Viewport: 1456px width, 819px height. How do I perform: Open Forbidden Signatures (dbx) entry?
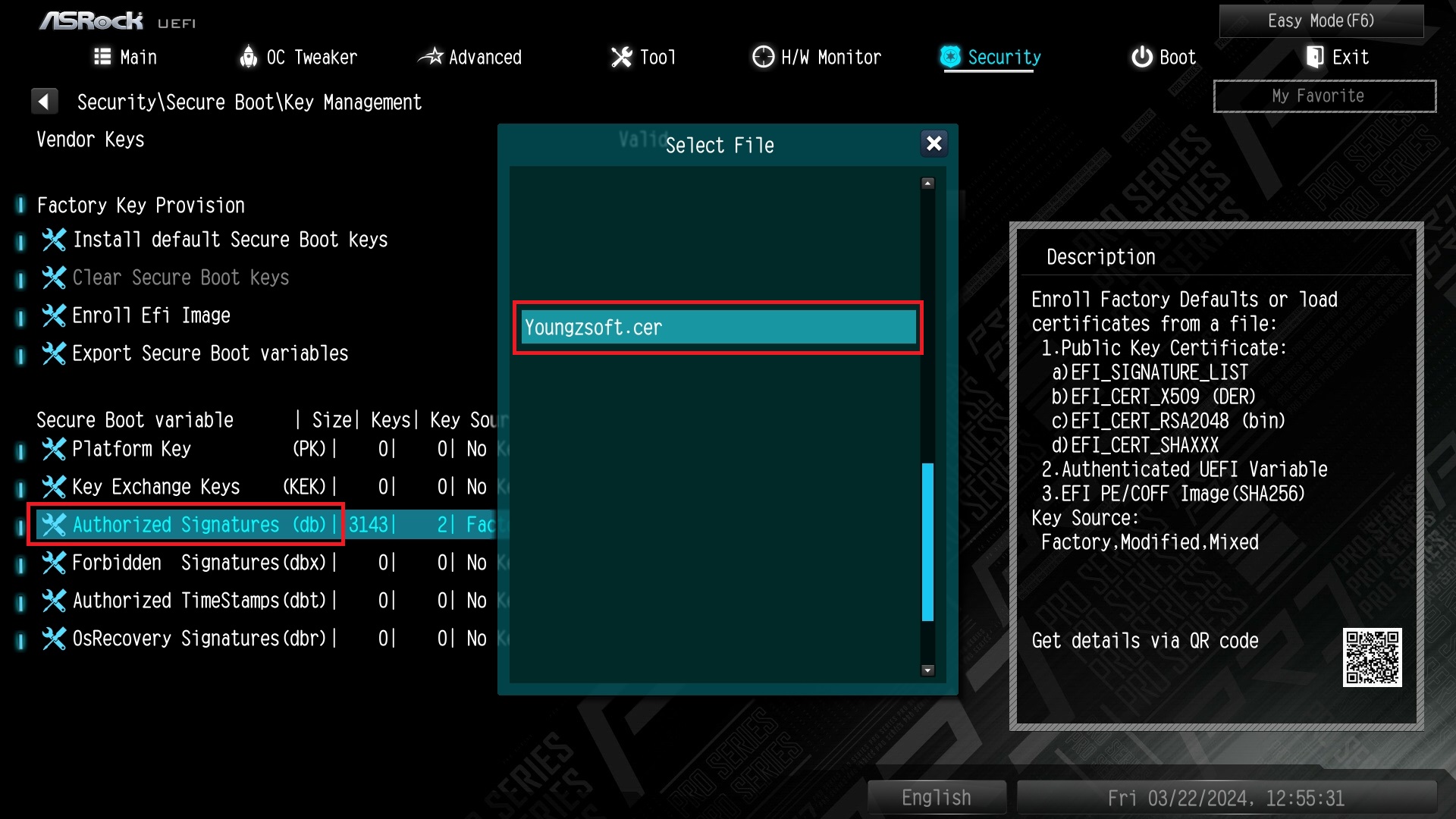point(199,563)
